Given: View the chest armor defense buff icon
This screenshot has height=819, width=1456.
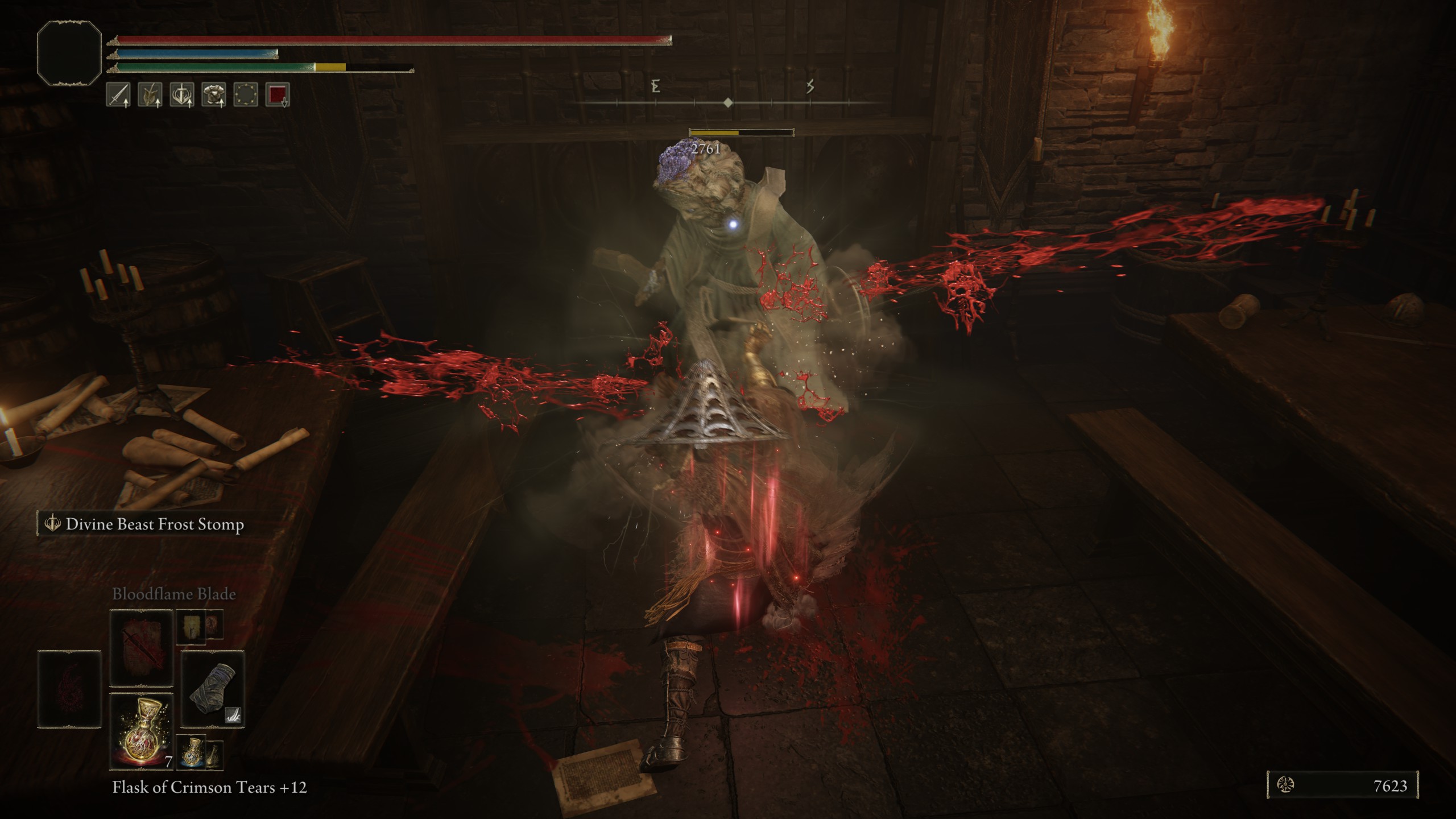Looking at the screenshot, I should click(214, 94).
